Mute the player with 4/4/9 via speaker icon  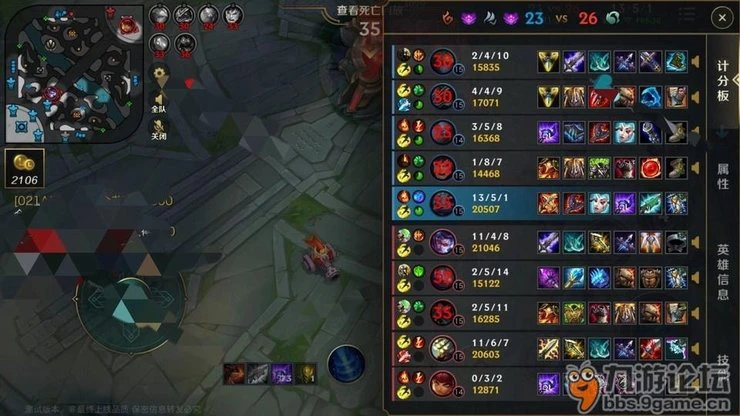tap(697, 96)
